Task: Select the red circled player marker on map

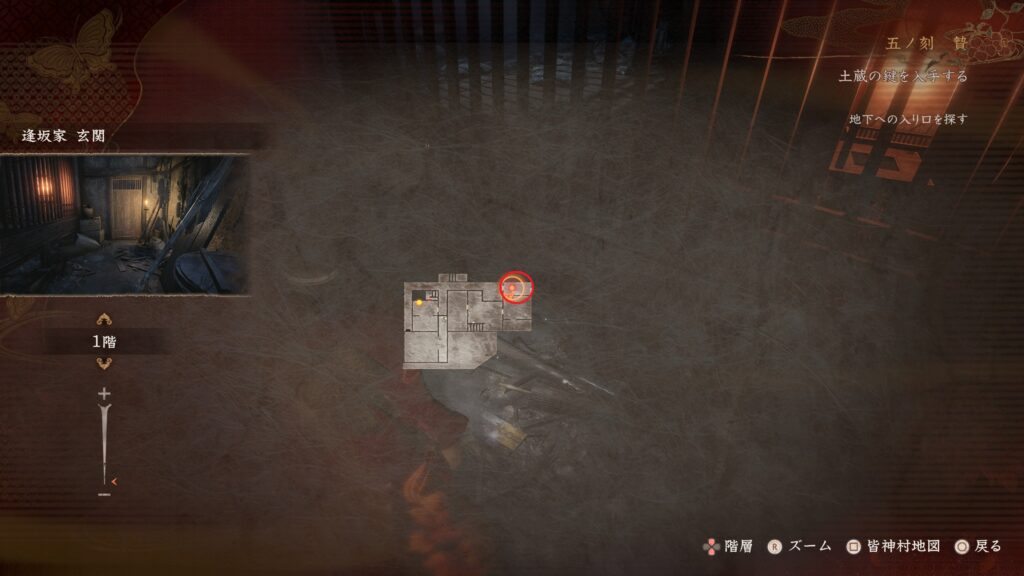Action: (516, 287)
